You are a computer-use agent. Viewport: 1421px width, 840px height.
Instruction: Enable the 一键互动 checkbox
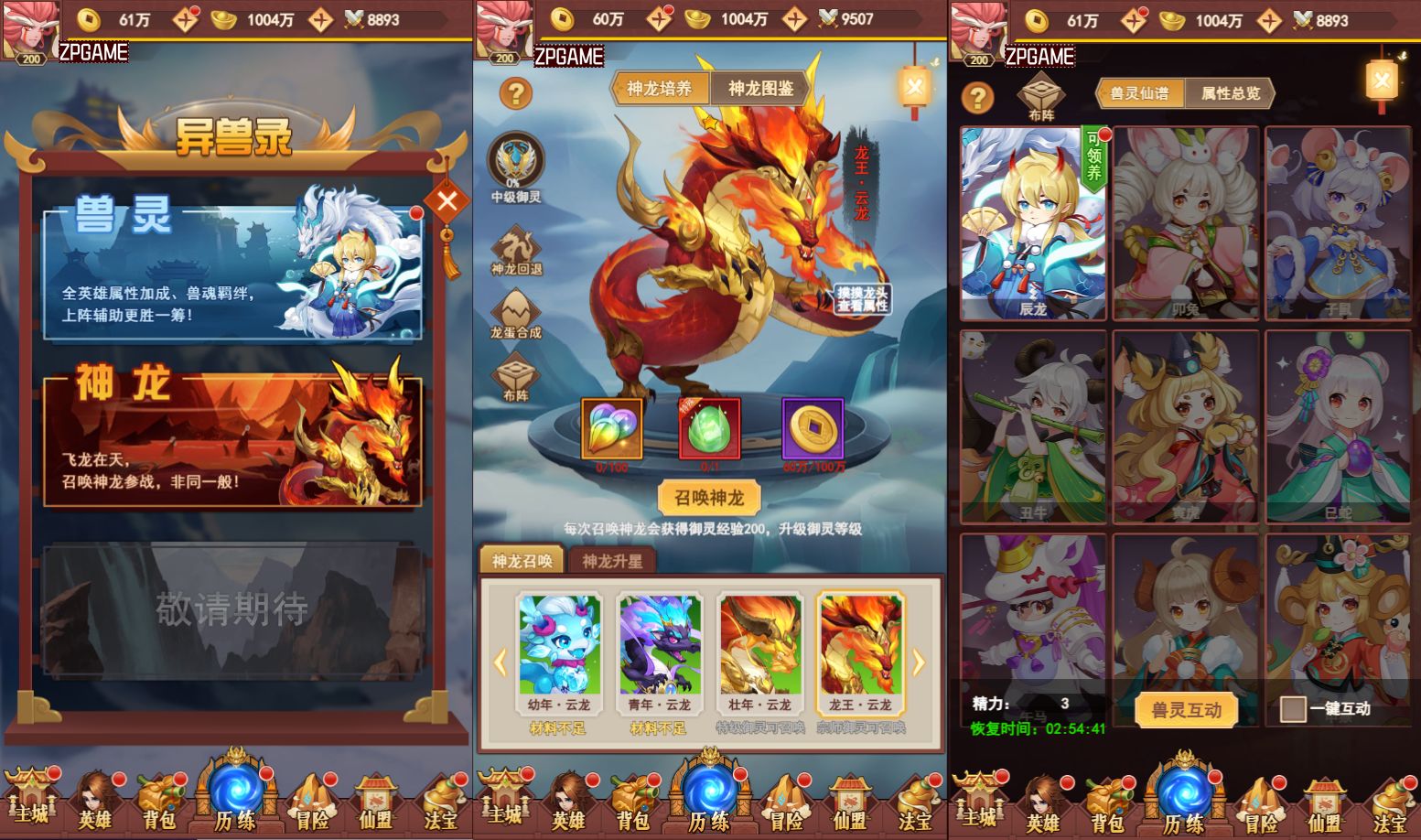tap(1294, 707)
